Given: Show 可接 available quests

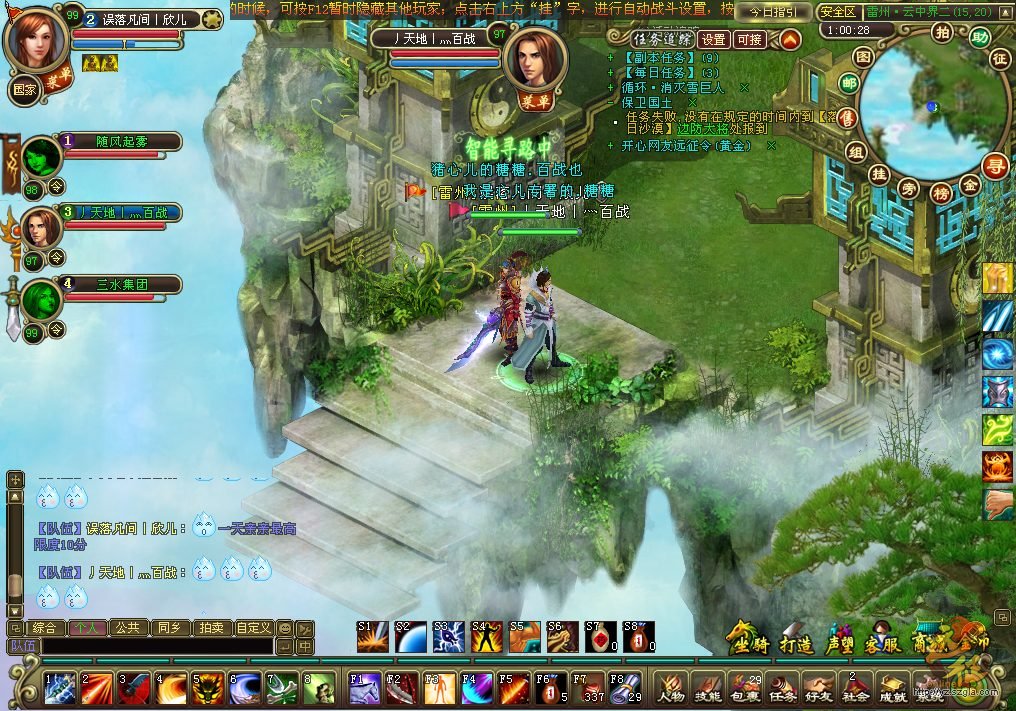Looking at the screenshot, I should click(749, 40).
